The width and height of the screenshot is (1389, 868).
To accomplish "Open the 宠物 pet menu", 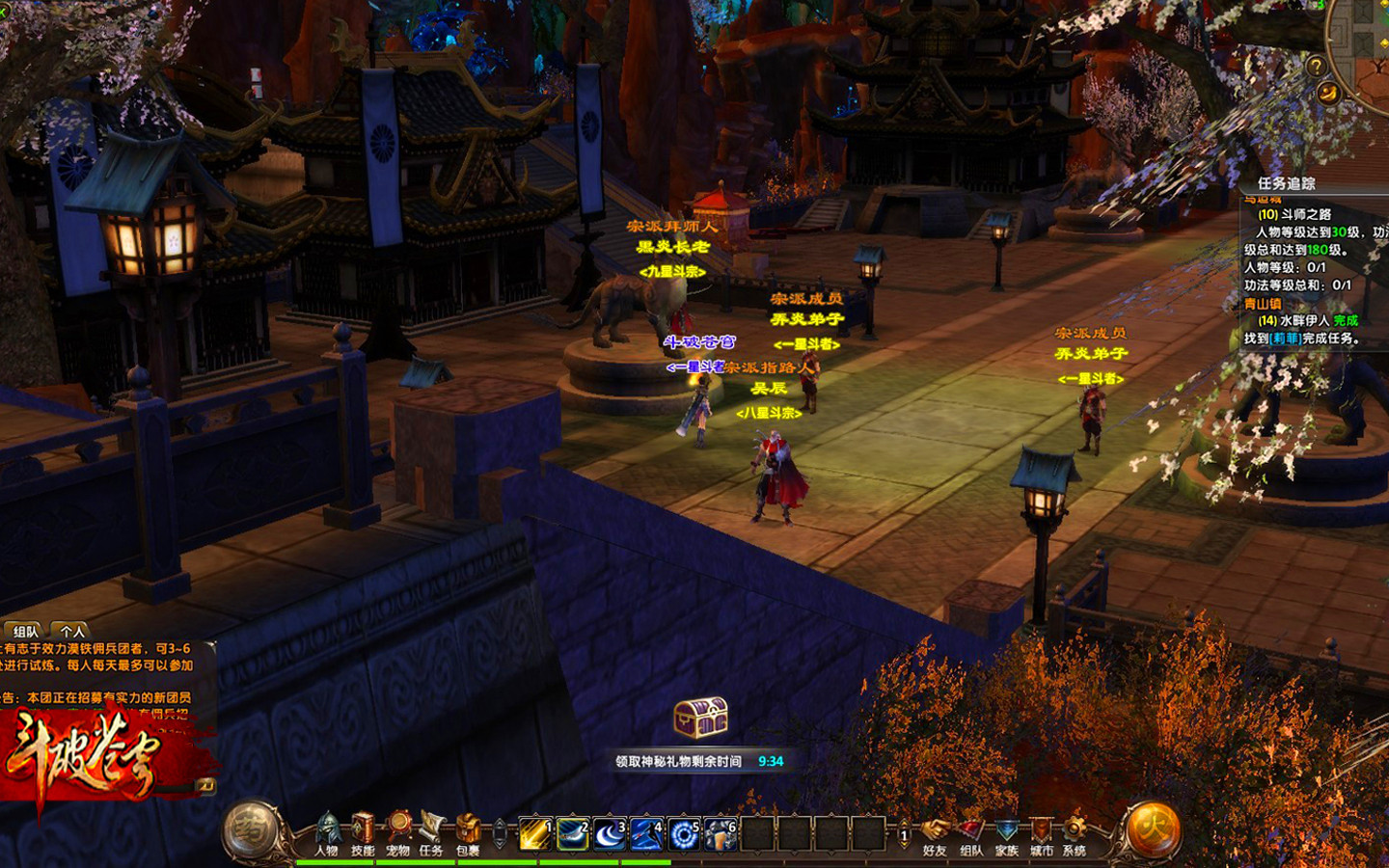I will pos(398,831).
